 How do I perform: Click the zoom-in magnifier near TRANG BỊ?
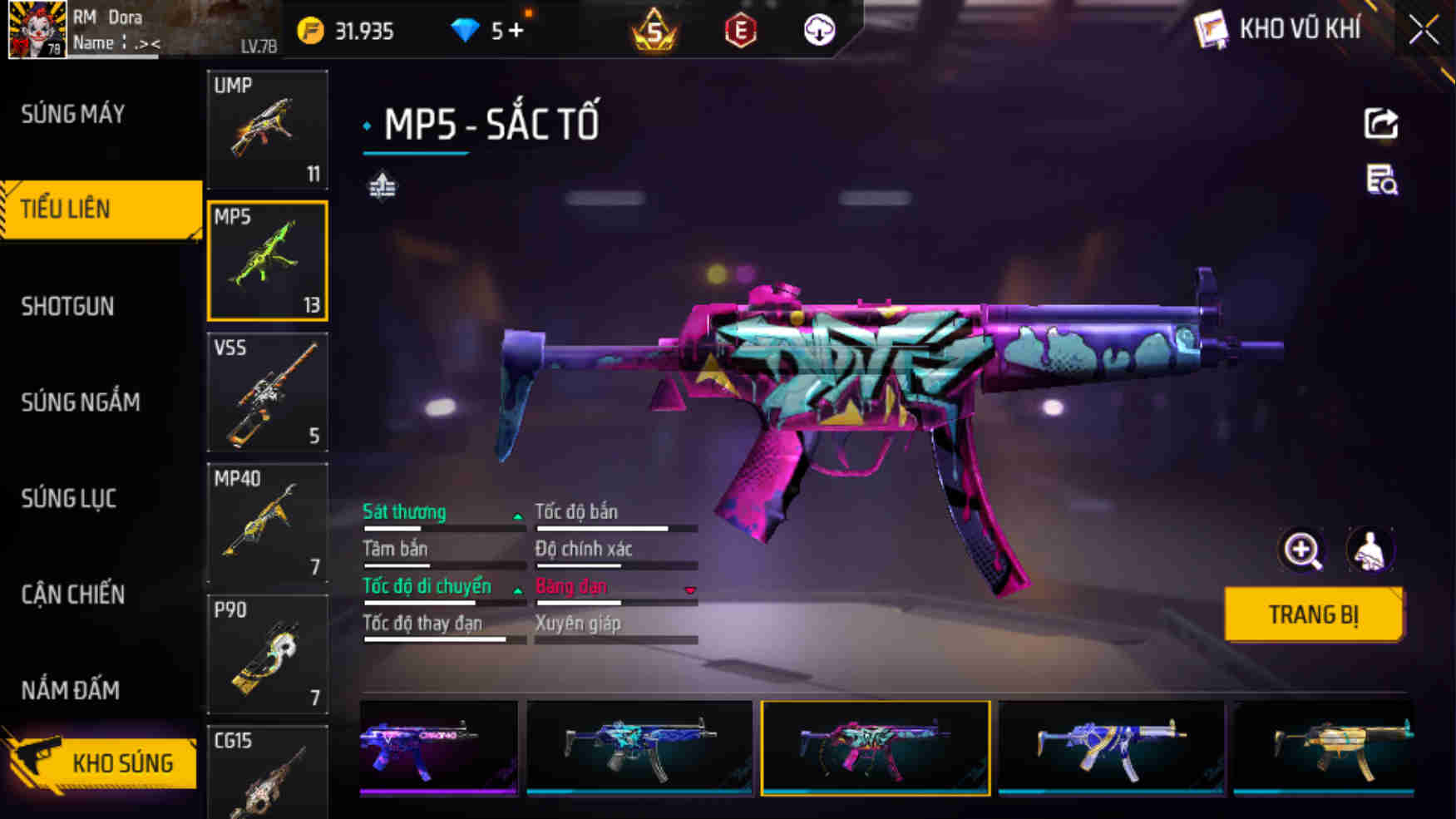click(x=1302, y=550)
